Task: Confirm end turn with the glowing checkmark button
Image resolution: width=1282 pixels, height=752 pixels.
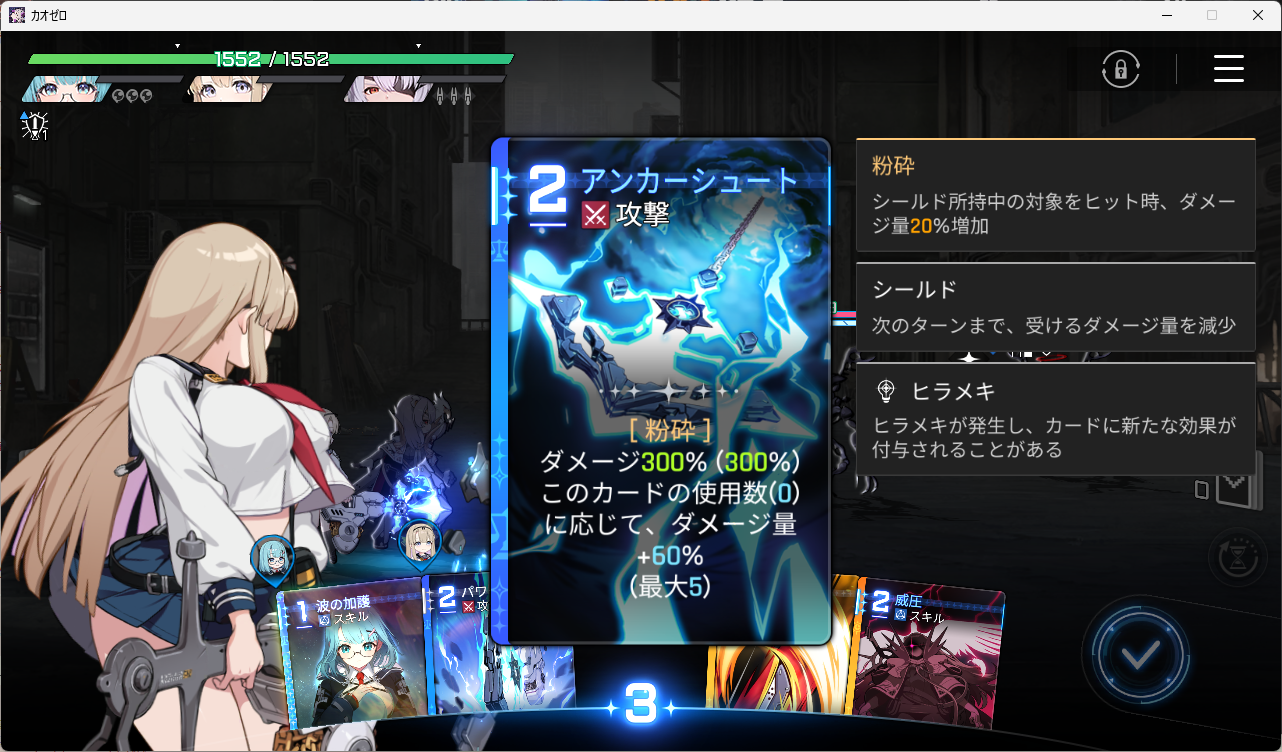Action: 1141,655
